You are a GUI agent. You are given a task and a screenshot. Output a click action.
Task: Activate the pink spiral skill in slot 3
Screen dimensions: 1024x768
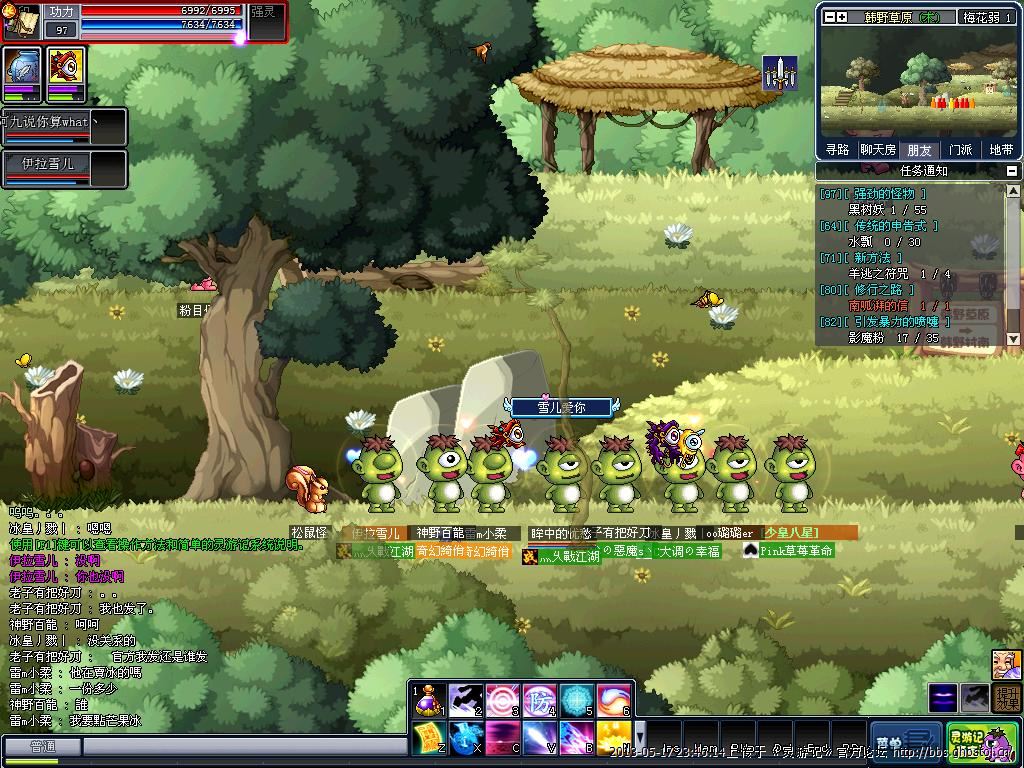[503, 700]
